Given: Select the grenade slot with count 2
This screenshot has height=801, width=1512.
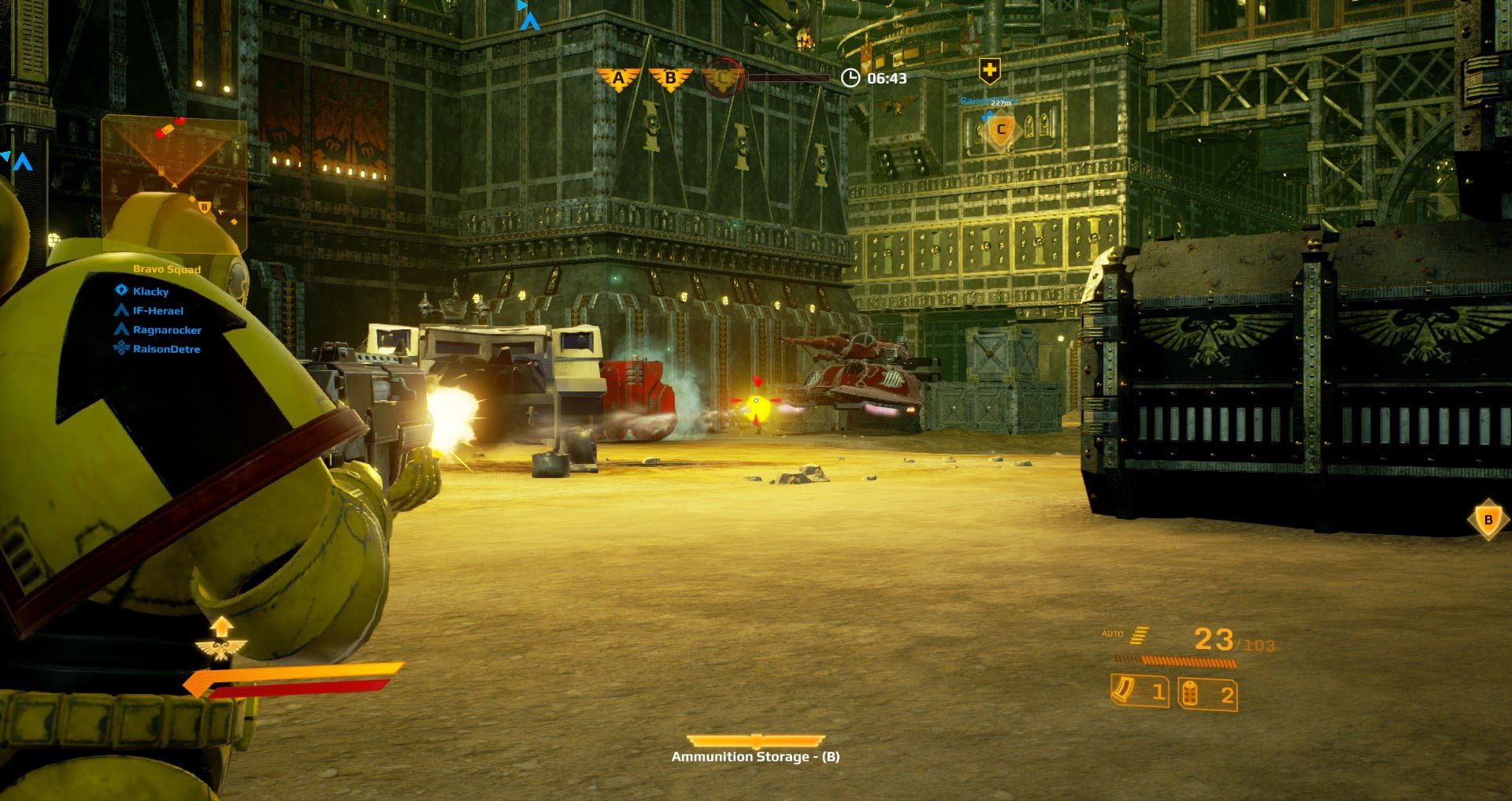Looking at the screenshot, I should click(1208, 694).
